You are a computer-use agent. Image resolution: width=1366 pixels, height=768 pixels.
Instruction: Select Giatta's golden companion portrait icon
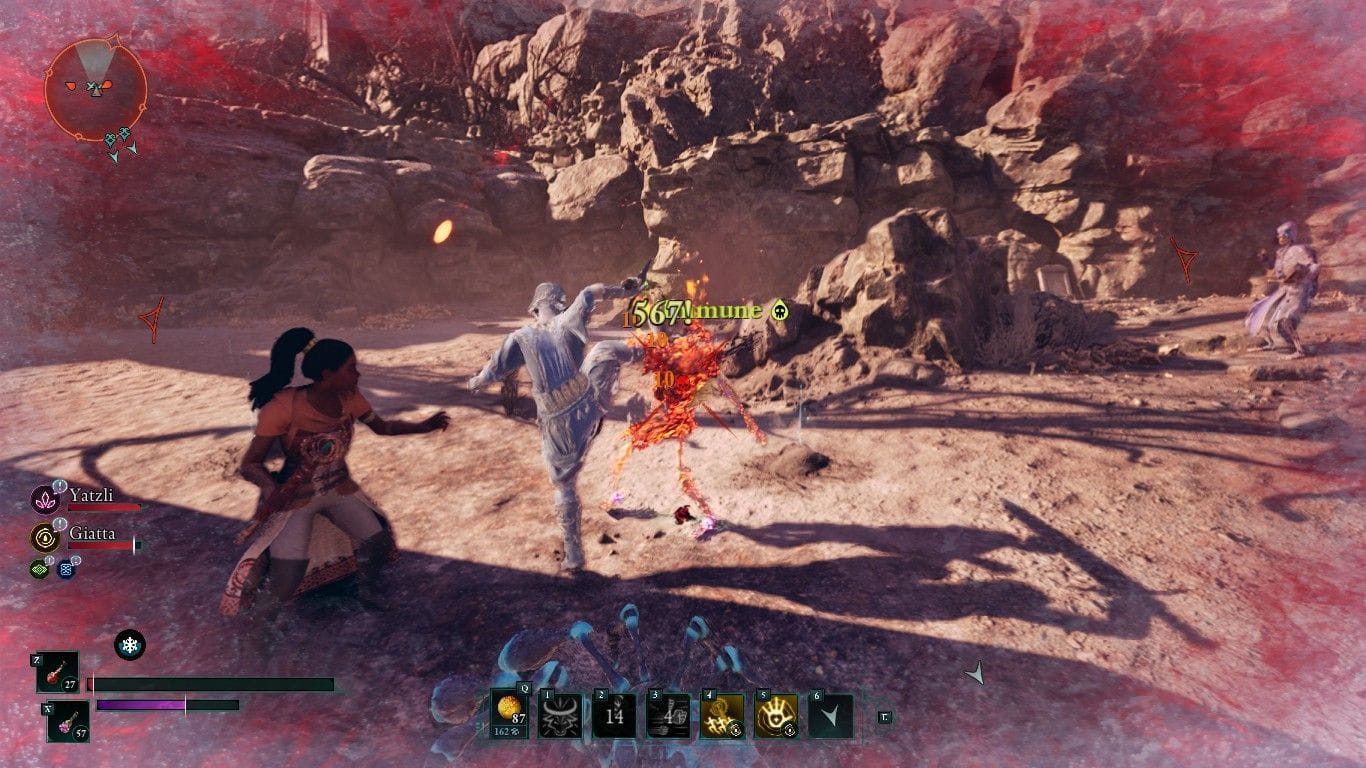[x=45, y=537]
